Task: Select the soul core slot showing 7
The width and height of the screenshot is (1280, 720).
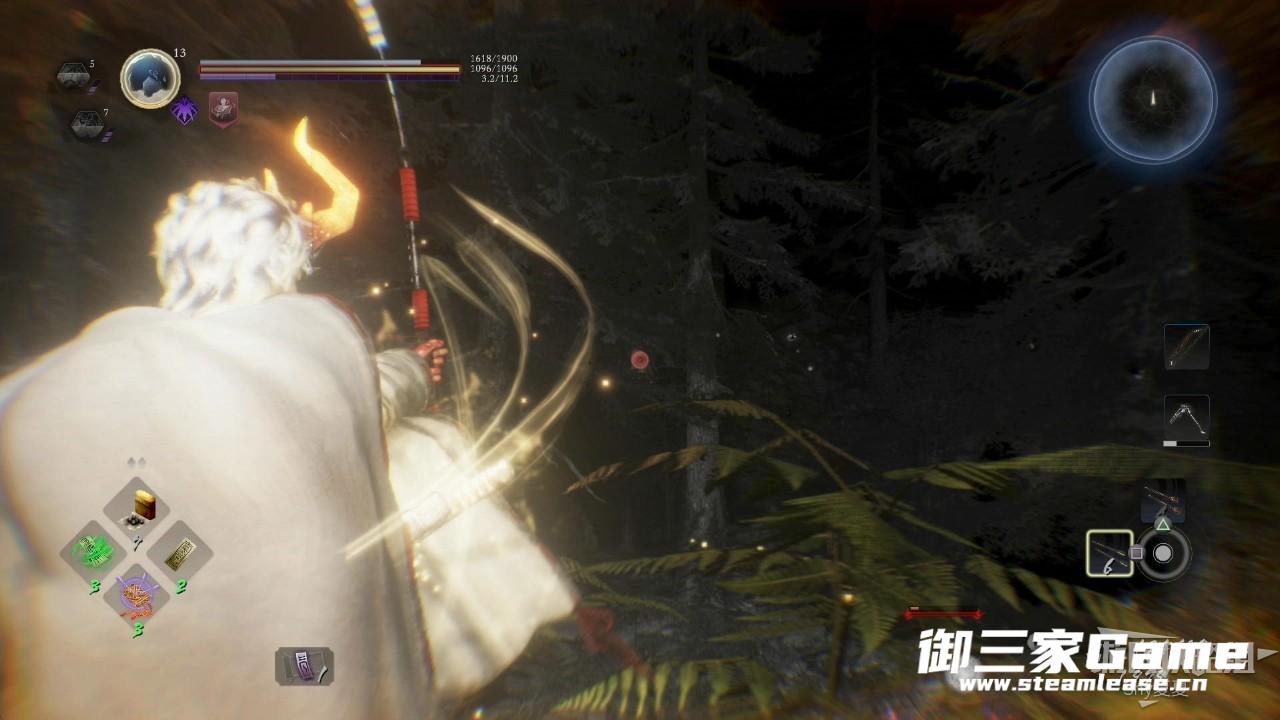Action: [86, 124]
